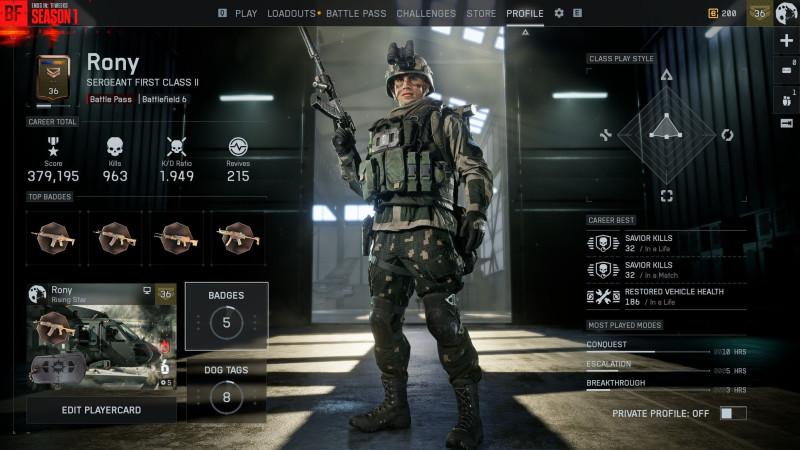Open the Play tab
The height and width of the screenshot is (450, 800).
coord(245,14)
